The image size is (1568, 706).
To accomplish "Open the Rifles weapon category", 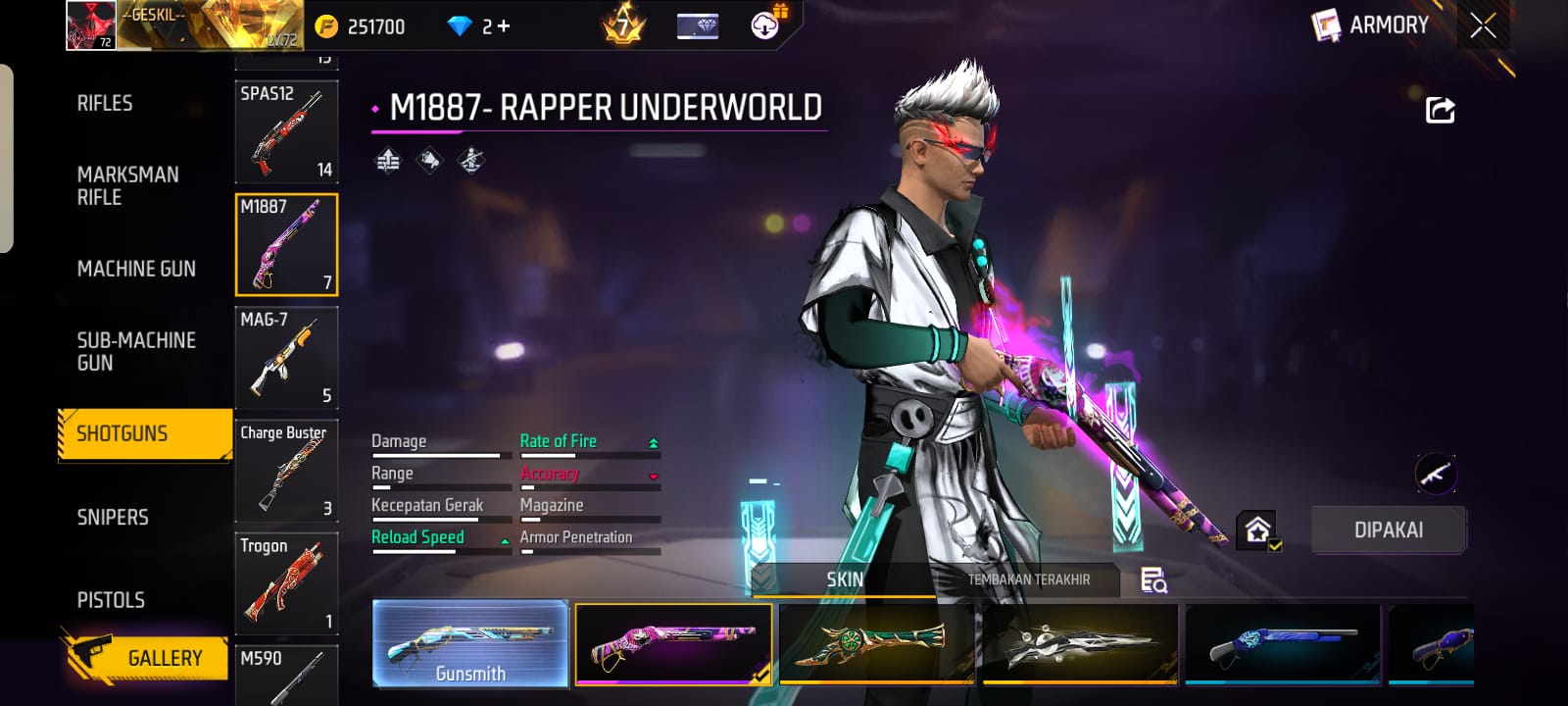I will click(x=105, y=103).
